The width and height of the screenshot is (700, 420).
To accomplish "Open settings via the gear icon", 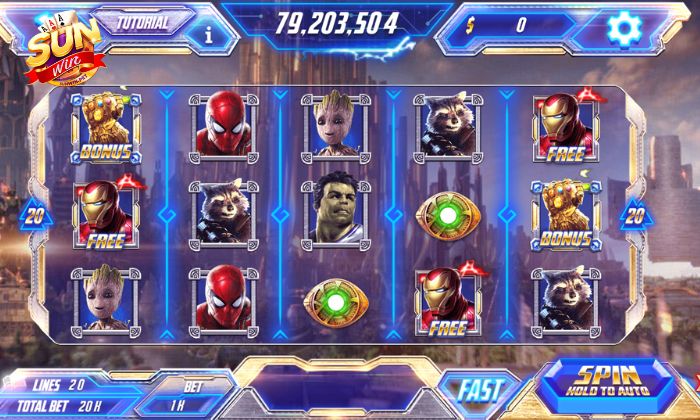I will point(626,27).
